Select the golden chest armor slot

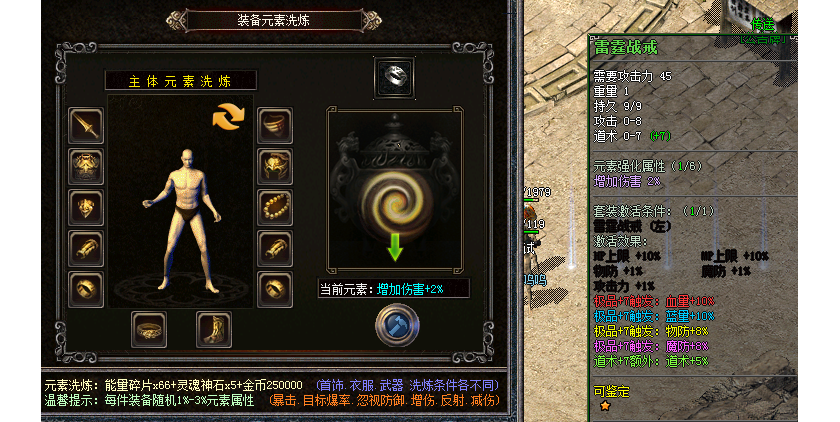[x=86, y=166]
